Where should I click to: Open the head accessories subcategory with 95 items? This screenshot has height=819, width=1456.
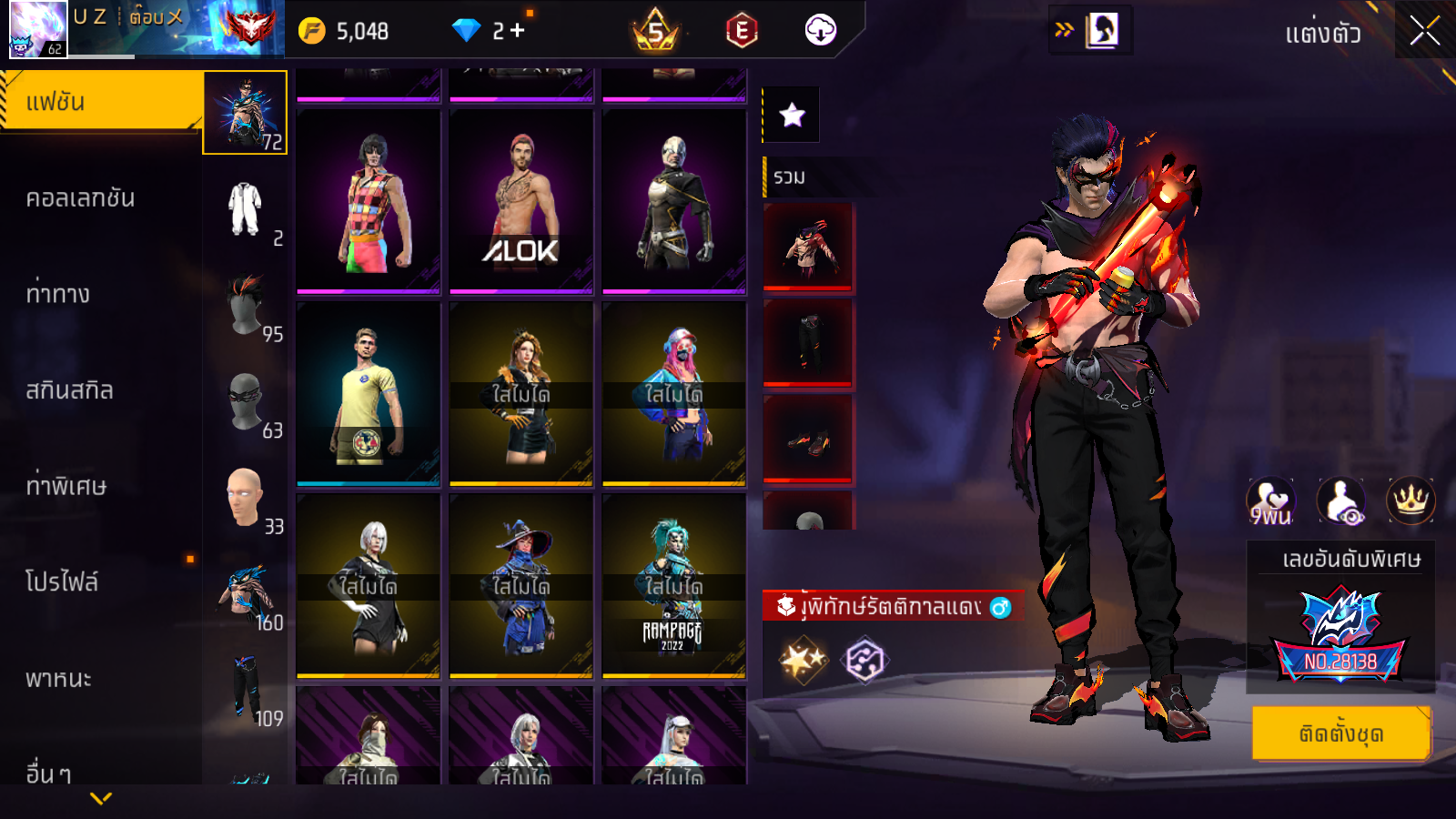click(x=246, y=307)
